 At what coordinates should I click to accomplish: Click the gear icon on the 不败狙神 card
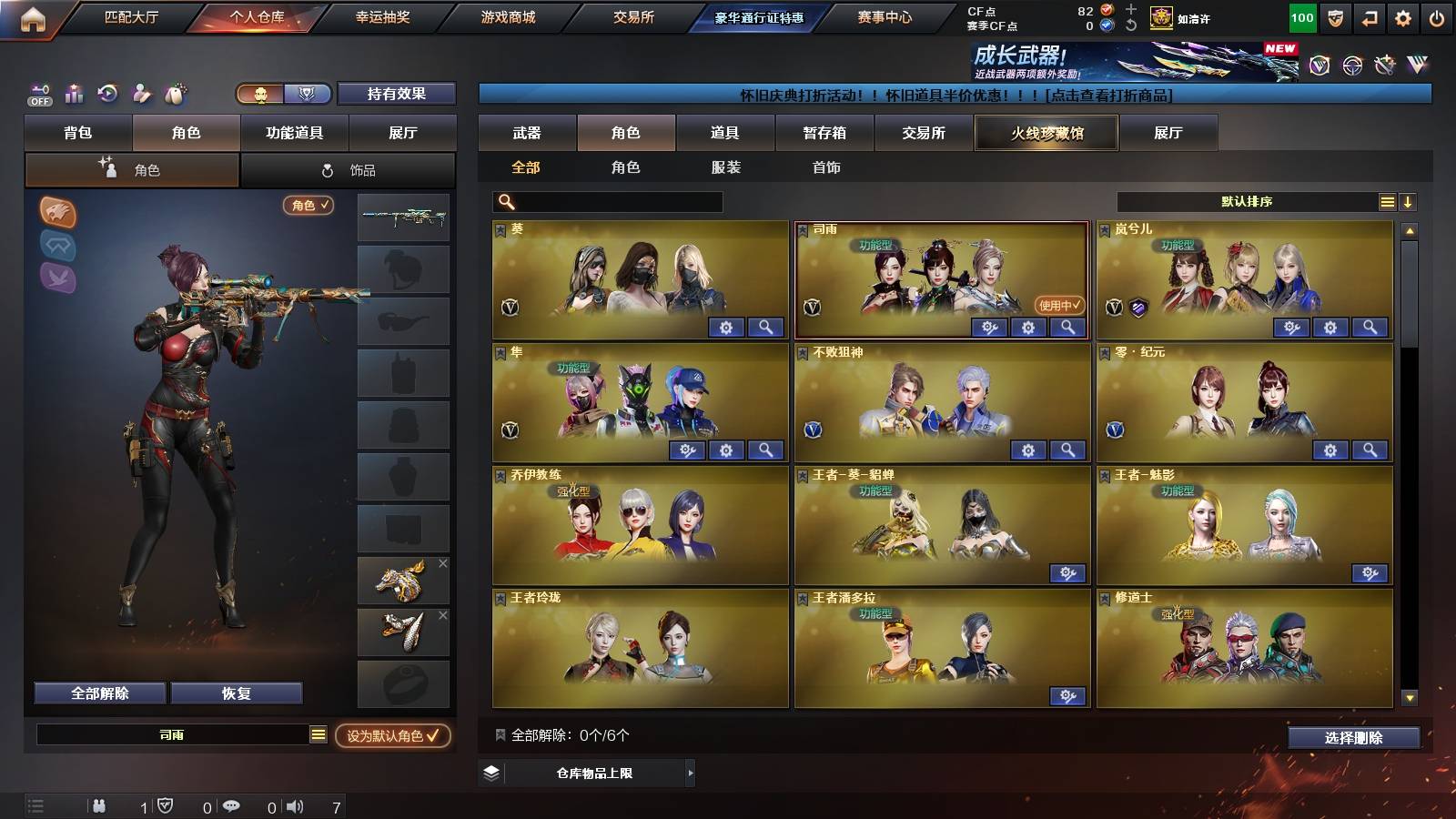pyautogui.click(x=1029, y=450)
